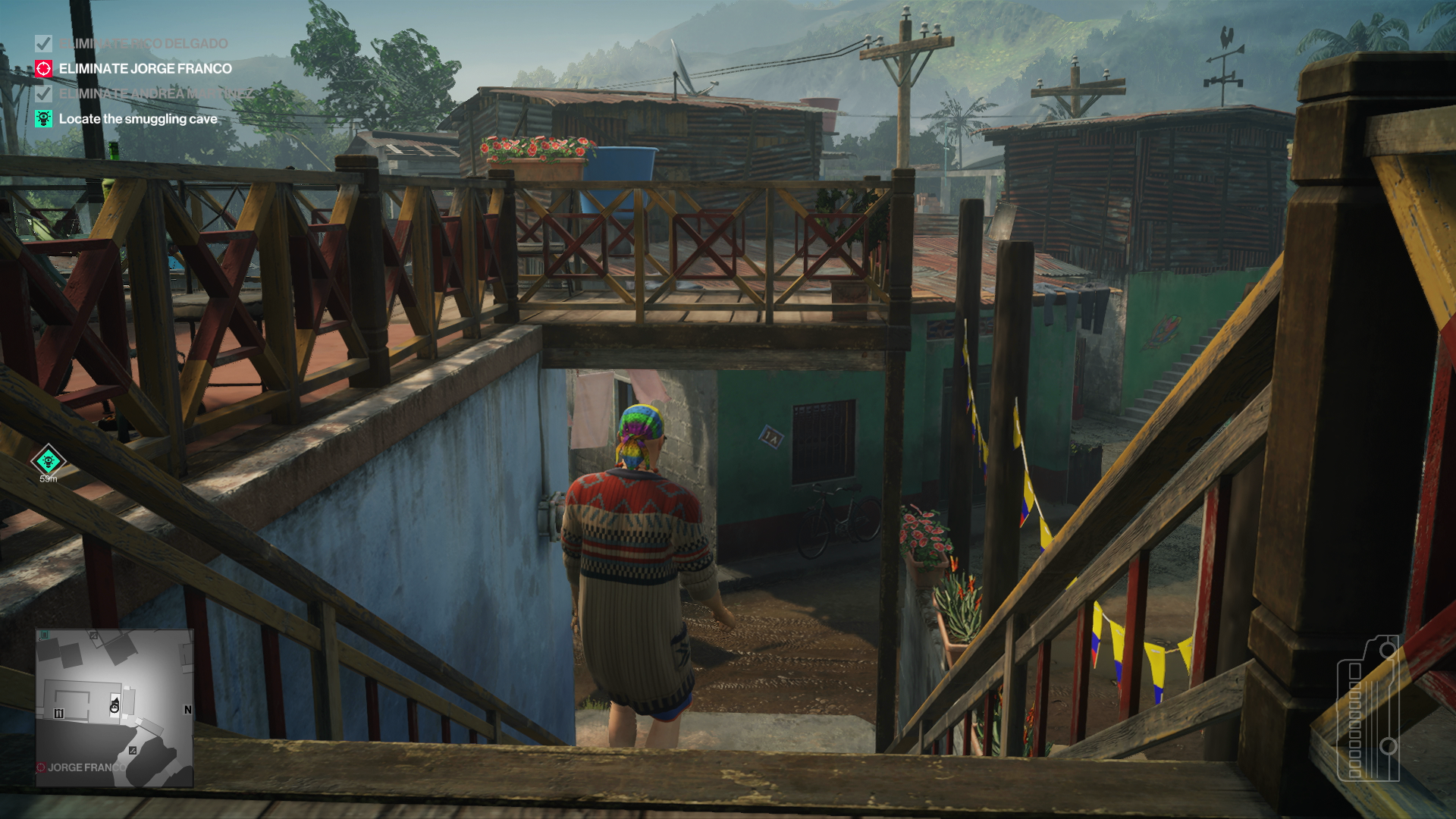Select the stairs icon near the minimap bottom
Screen dimensions: 1456x819
pos(133,751)
